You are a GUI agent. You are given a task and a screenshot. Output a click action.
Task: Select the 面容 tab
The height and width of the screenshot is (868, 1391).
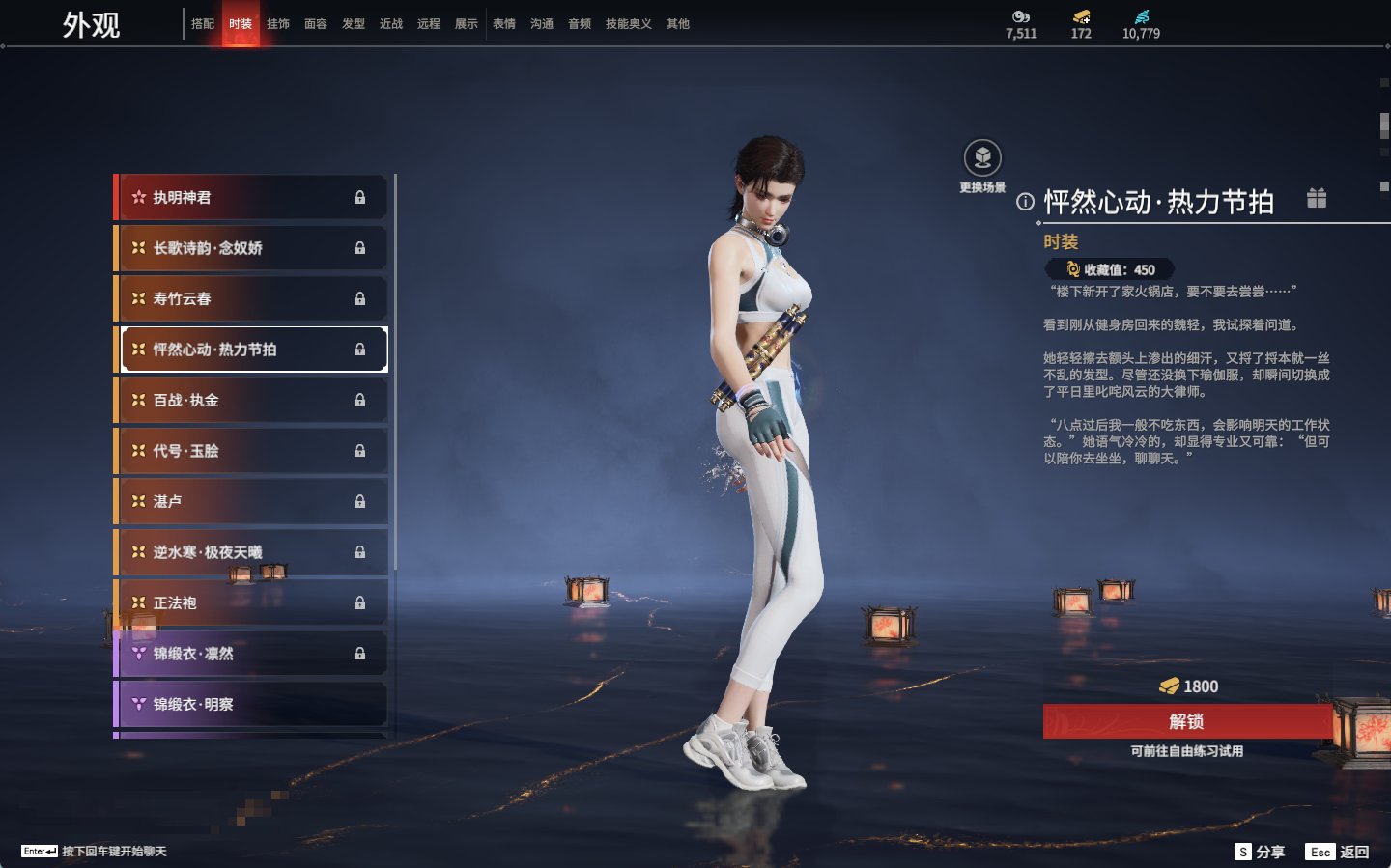(x=316, y=24)
